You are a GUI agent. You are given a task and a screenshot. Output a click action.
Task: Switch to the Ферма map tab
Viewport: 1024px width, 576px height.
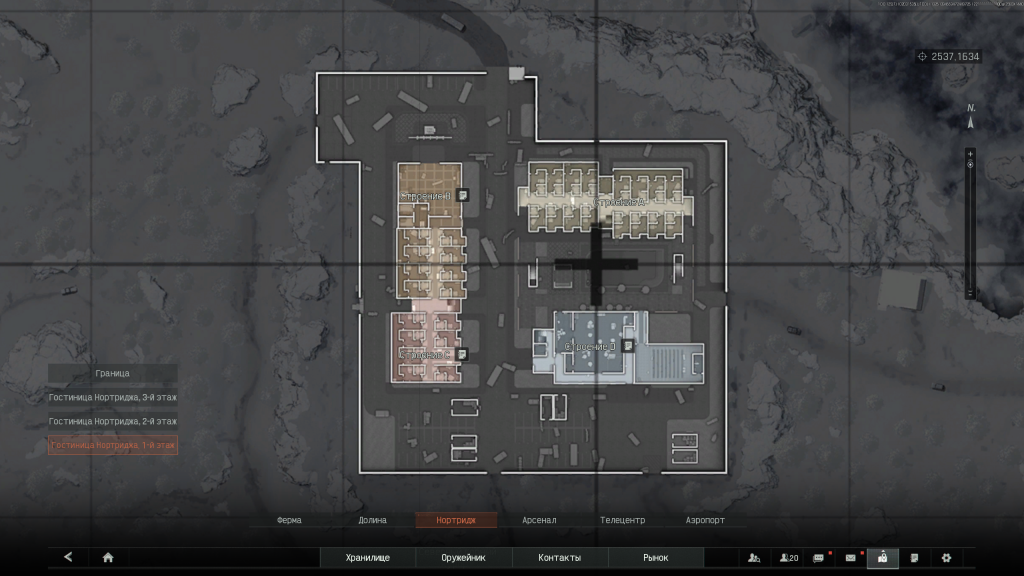(x=290, y=521)
